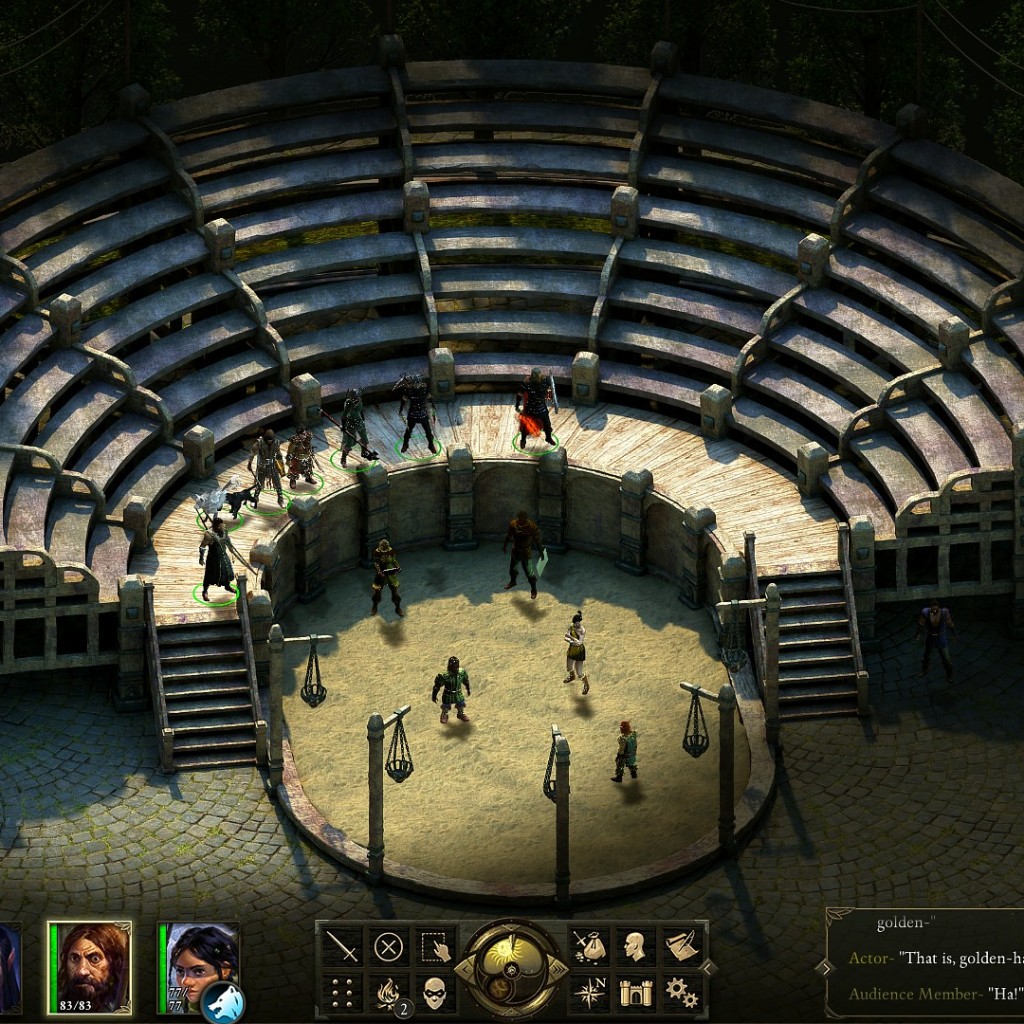The image size is (1024, 1024).
Task: Rest using the campfire icon
Action: [388, 992]
